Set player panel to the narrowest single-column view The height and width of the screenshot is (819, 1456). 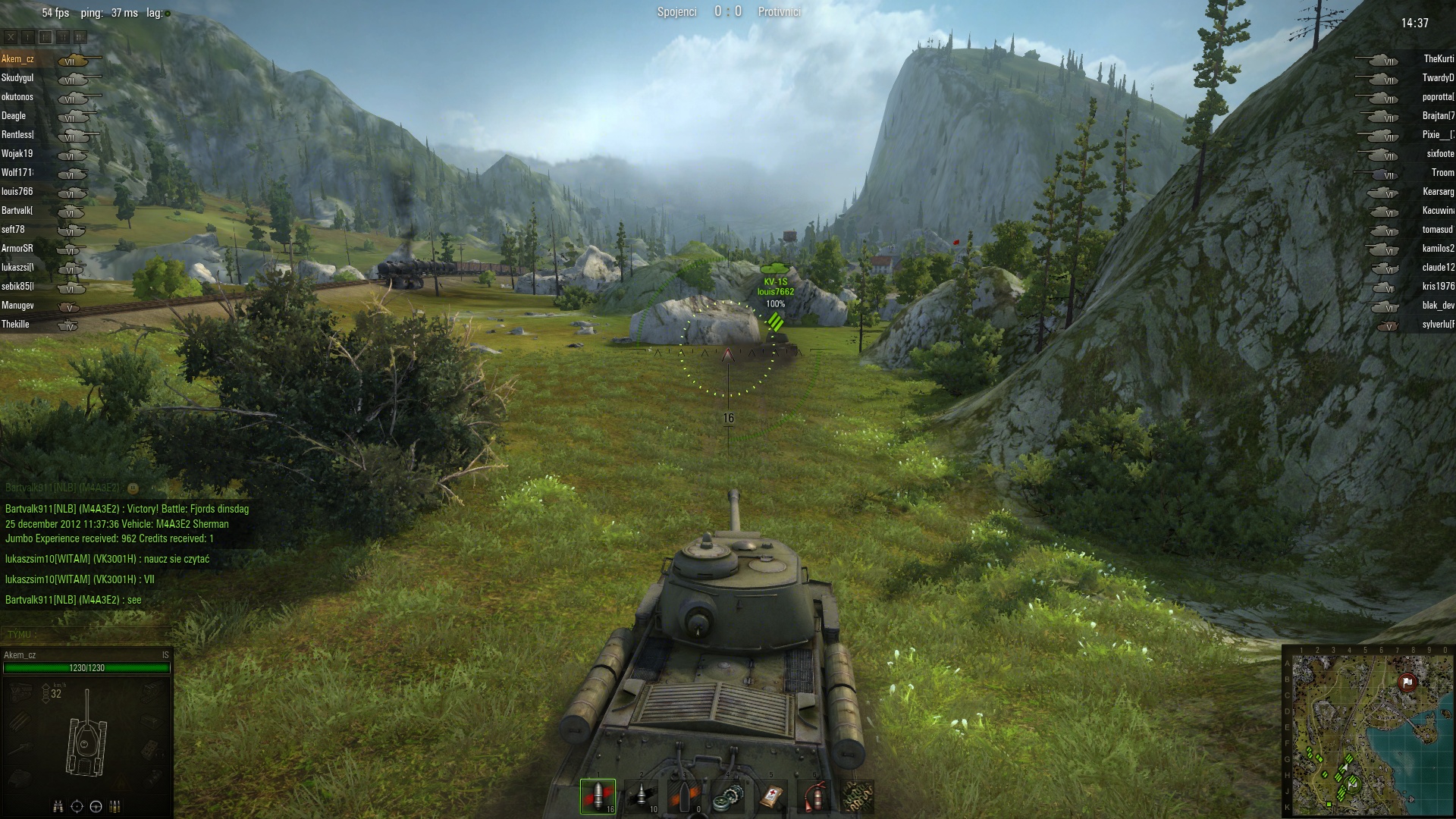pyautogui.click(x=27, y=37)
